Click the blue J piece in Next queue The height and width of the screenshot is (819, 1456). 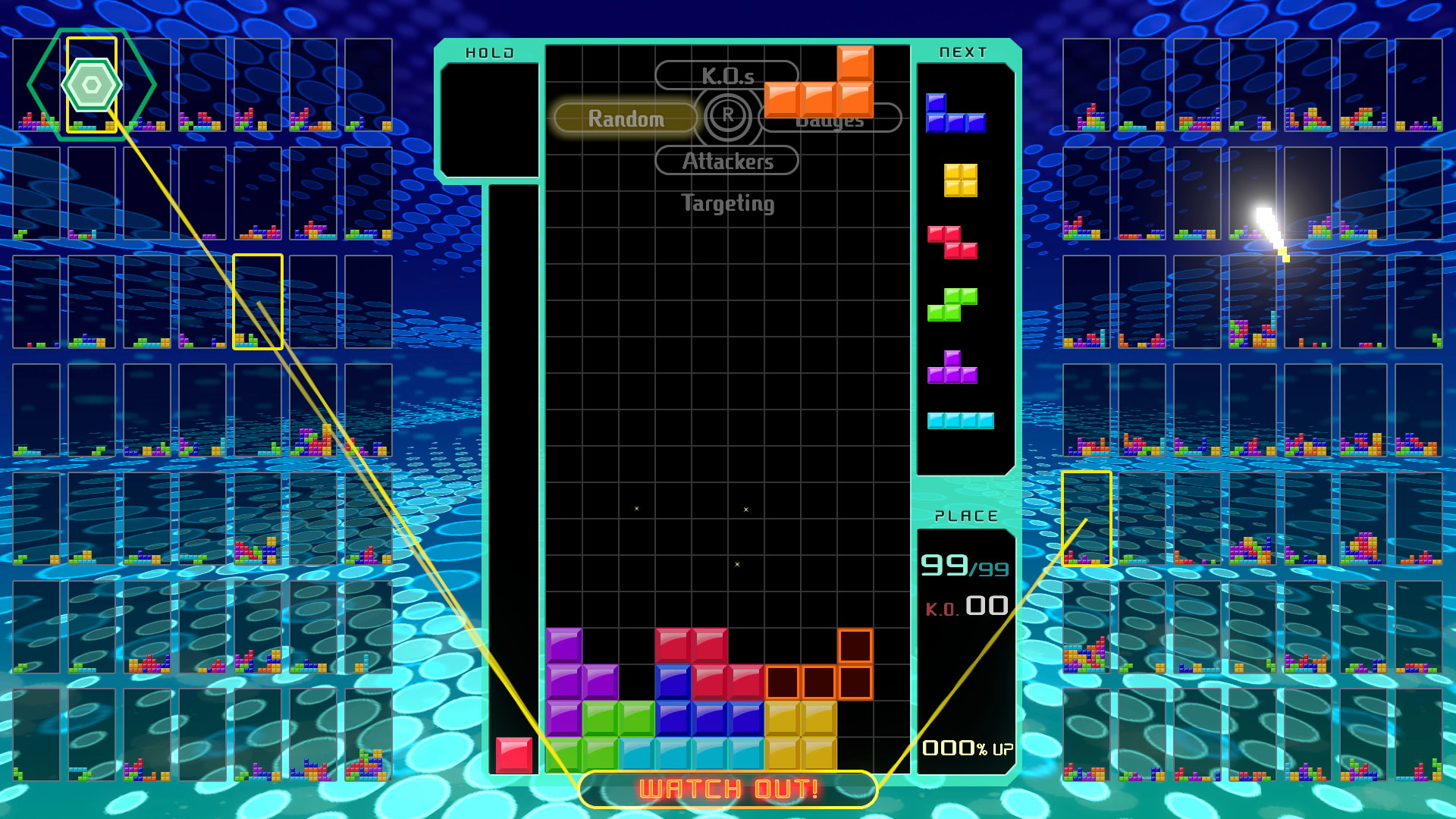(955, 114)
